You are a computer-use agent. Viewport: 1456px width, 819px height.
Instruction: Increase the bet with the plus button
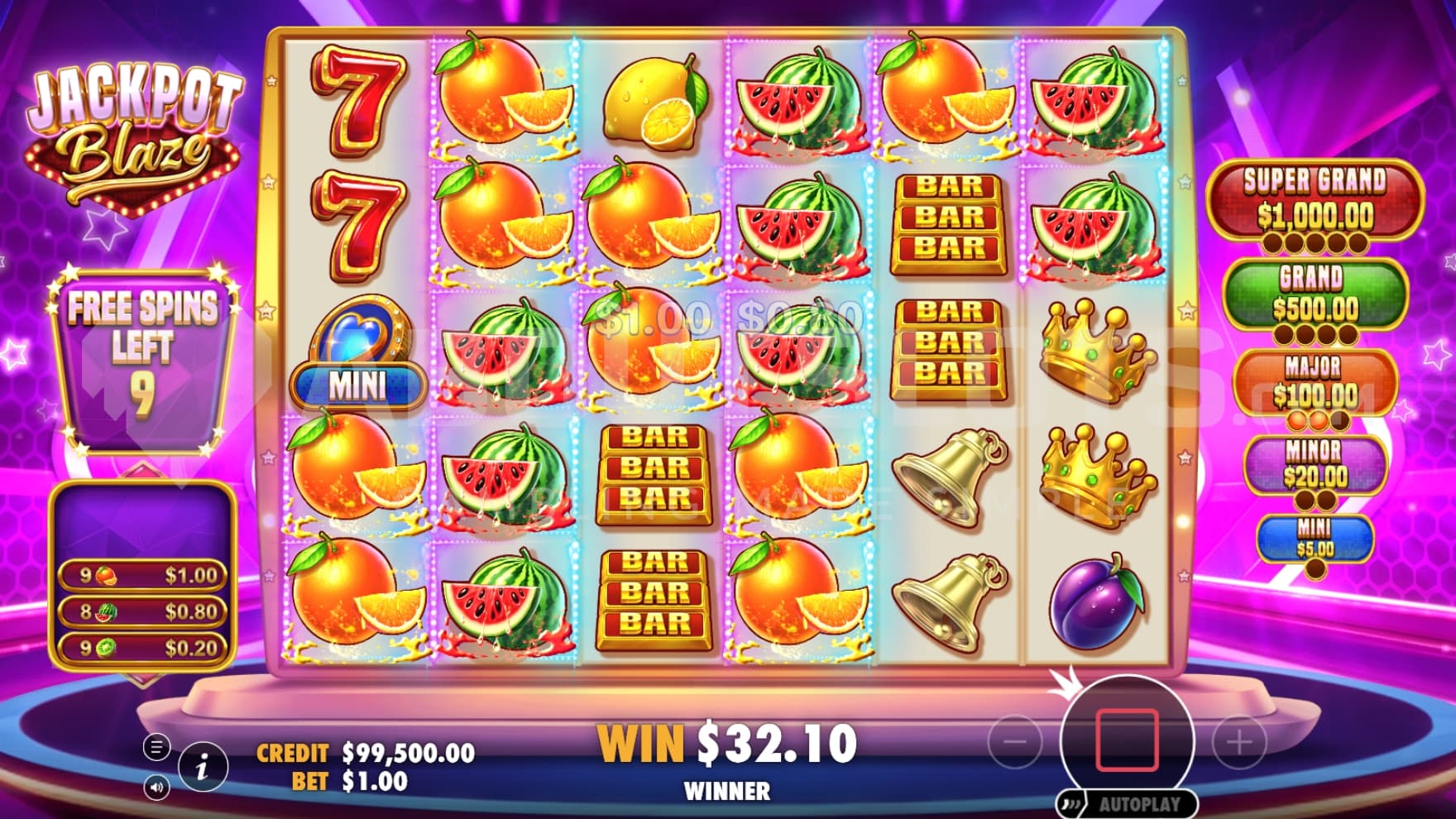tap(1239, 742)
